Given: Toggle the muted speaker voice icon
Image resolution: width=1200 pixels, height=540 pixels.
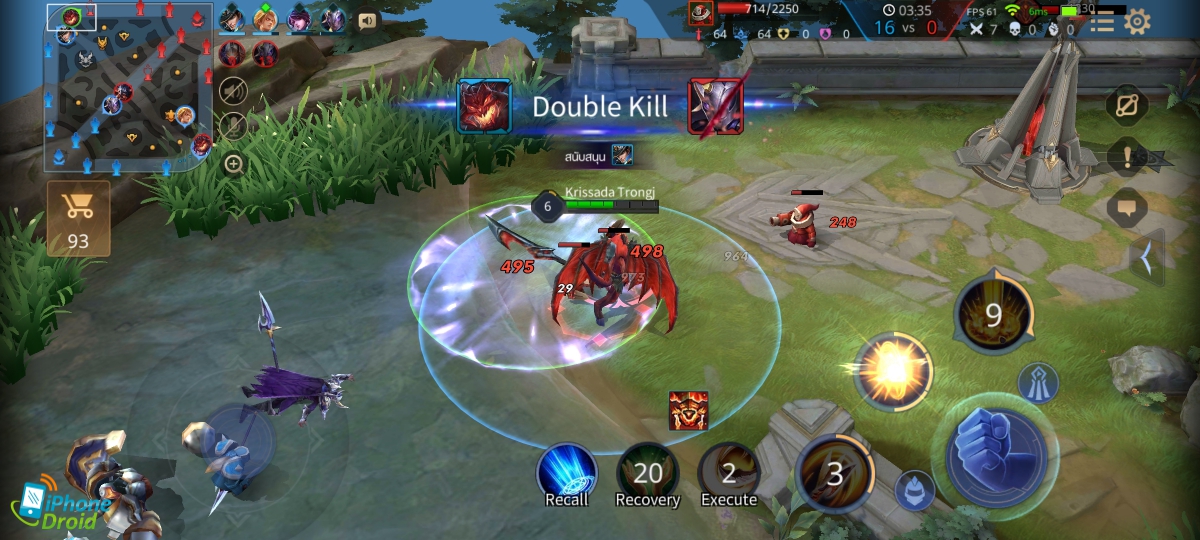Looking at the screenshot, I should pos(233,90).
